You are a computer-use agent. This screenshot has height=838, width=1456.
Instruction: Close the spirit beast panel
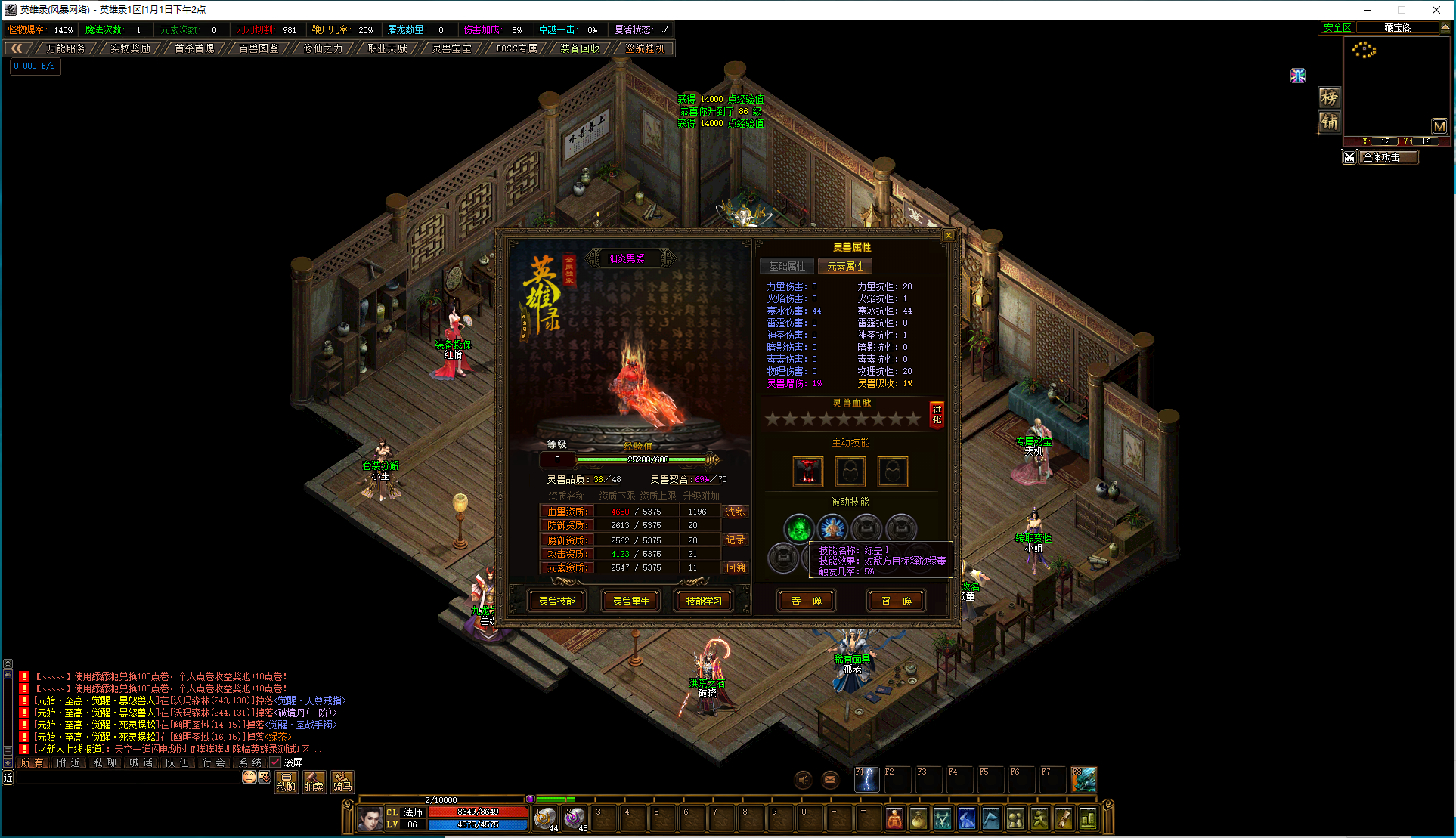pos(949,236)
